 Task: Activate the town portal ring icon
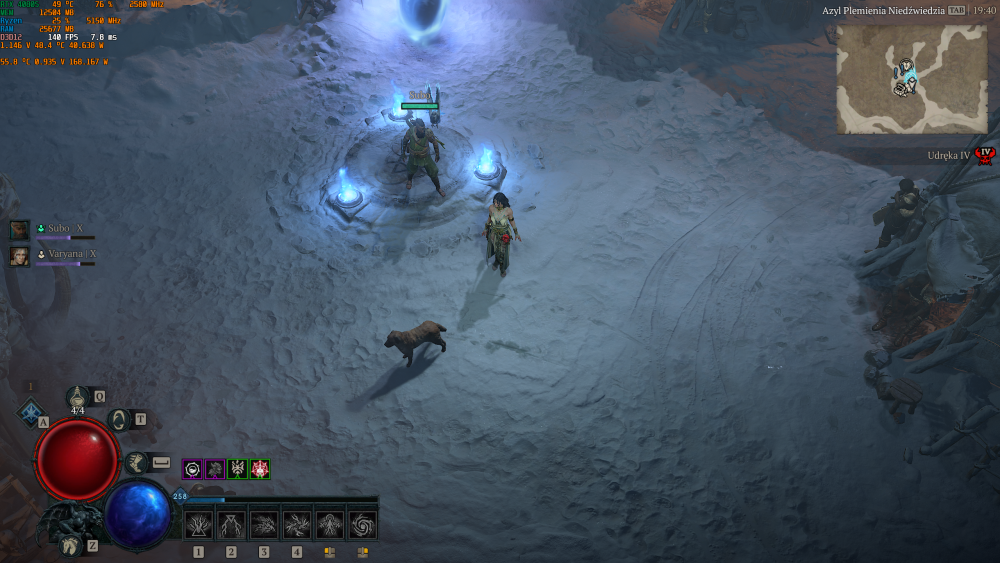point(120,420)
